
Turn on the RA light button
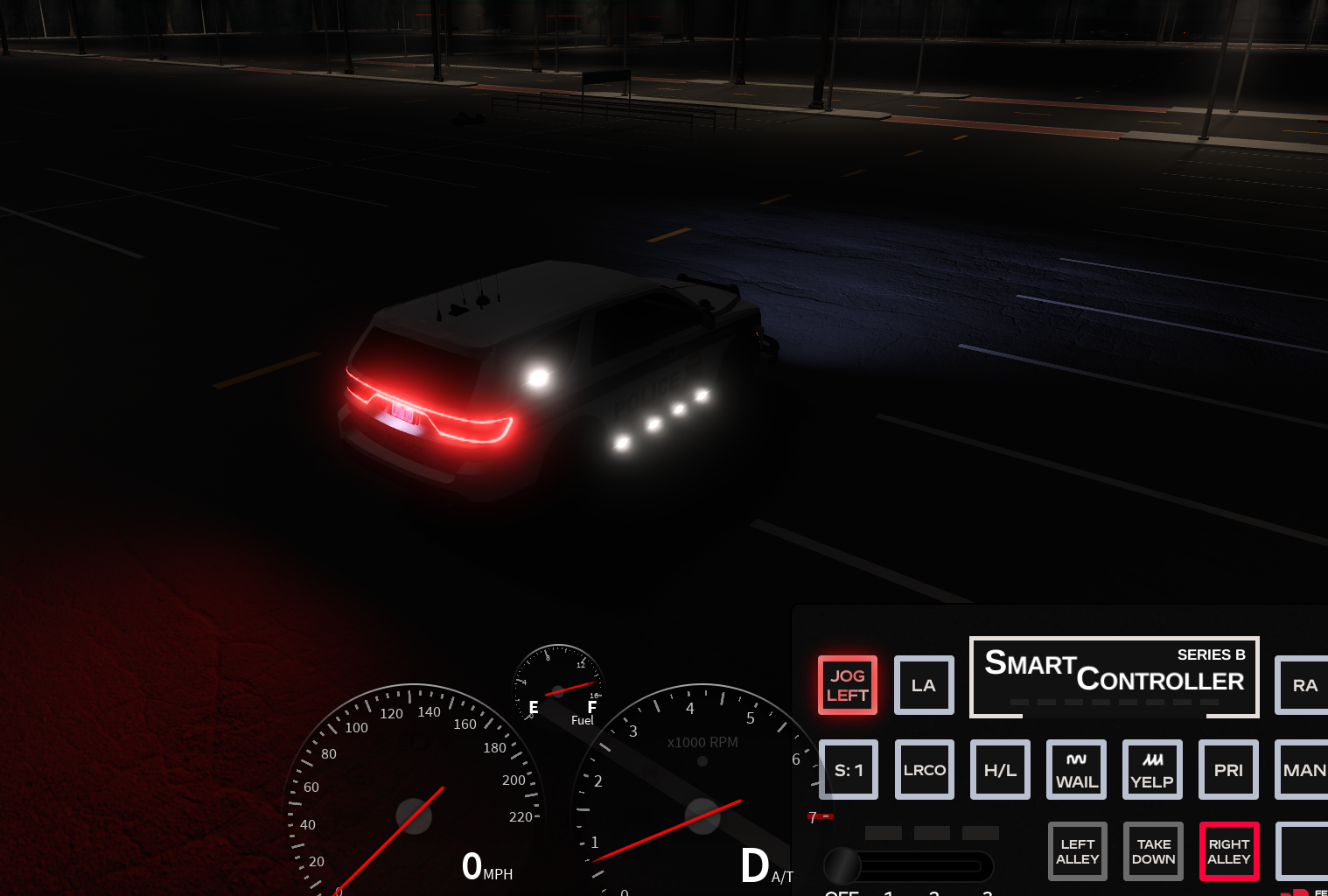point(1303,685)
